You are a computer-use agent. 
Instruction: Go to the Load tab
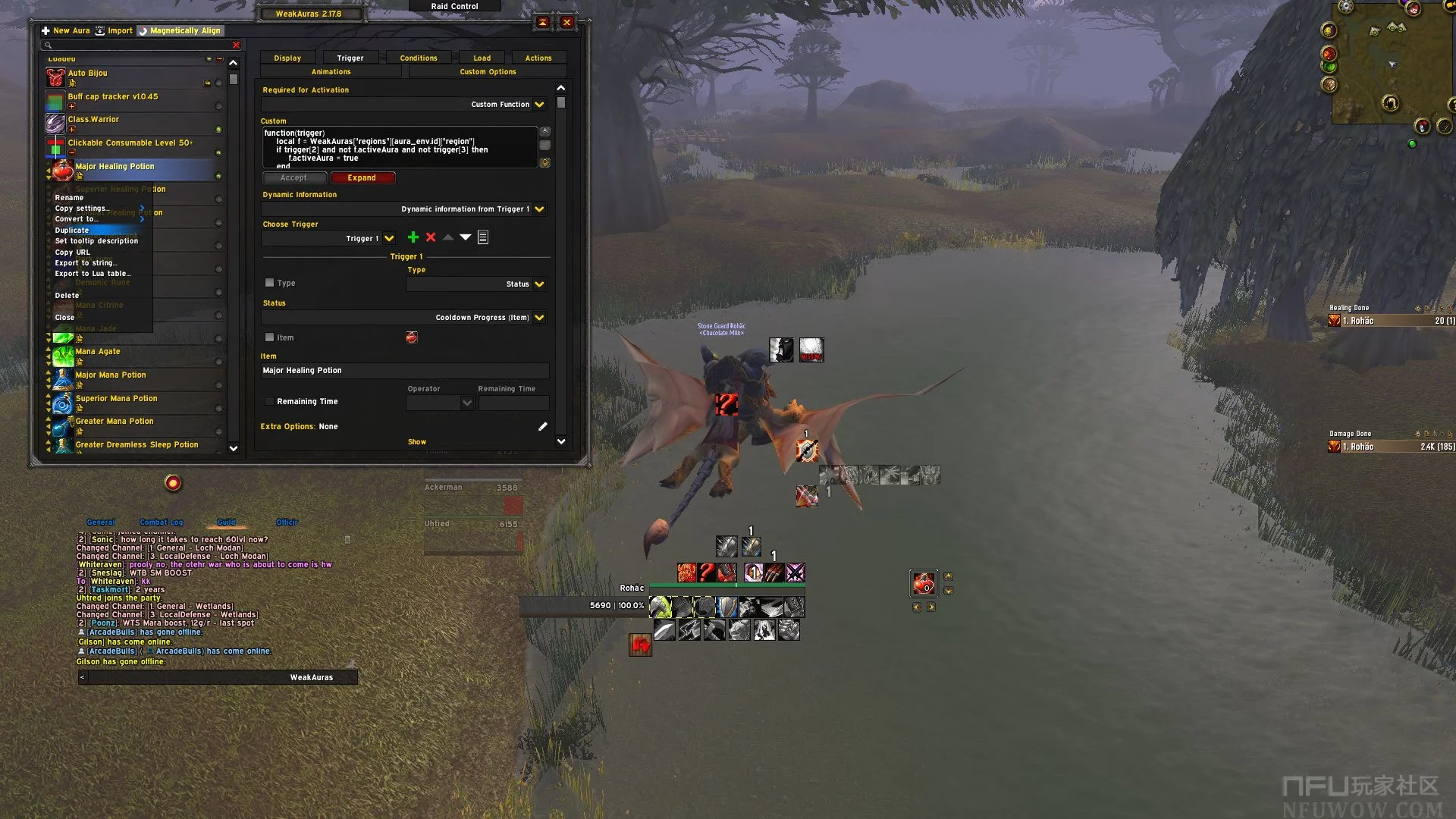click(482, 58)
